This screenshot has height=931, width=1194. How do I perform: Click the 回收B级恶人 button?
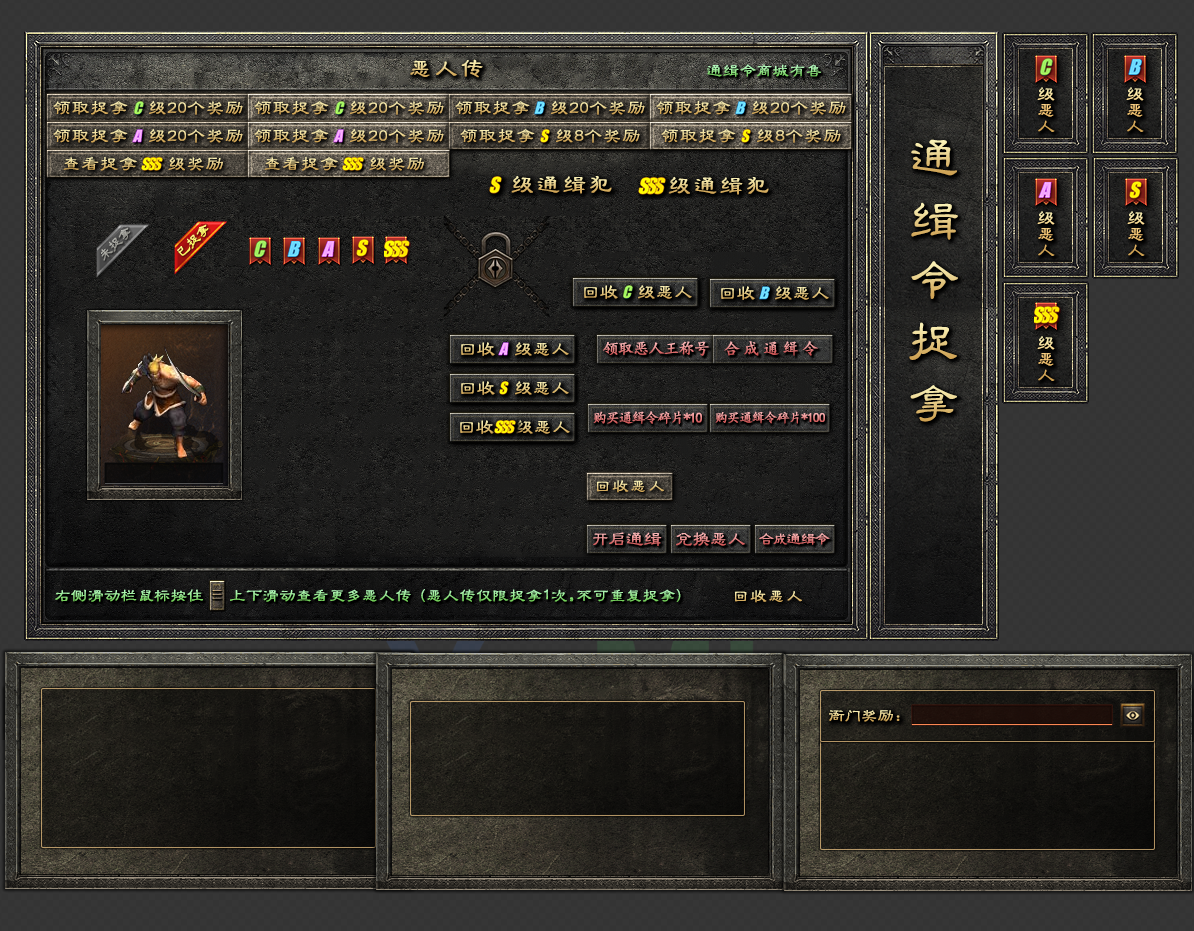[772, 293]
